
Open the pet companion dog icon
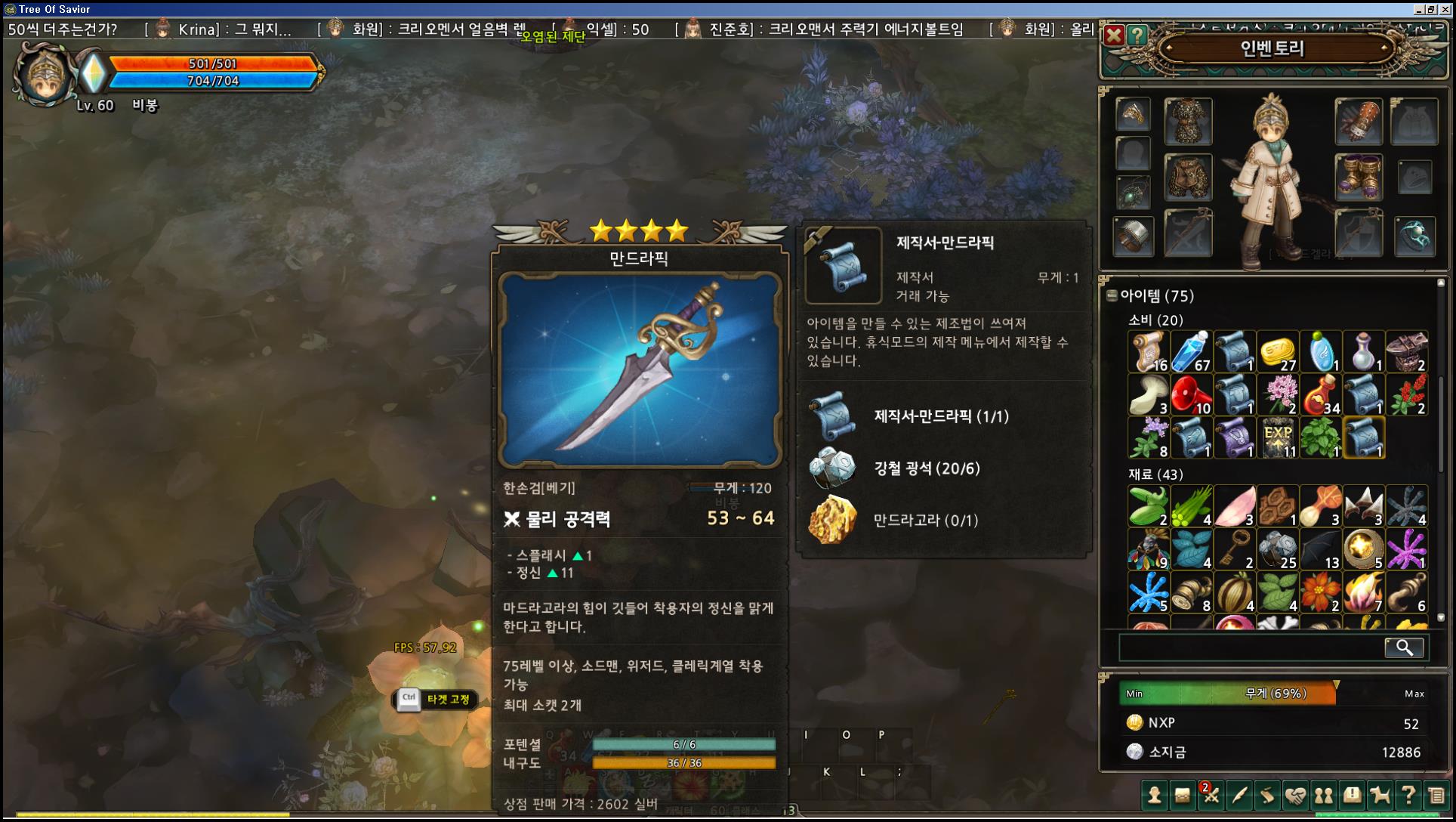click(1380, 796)
